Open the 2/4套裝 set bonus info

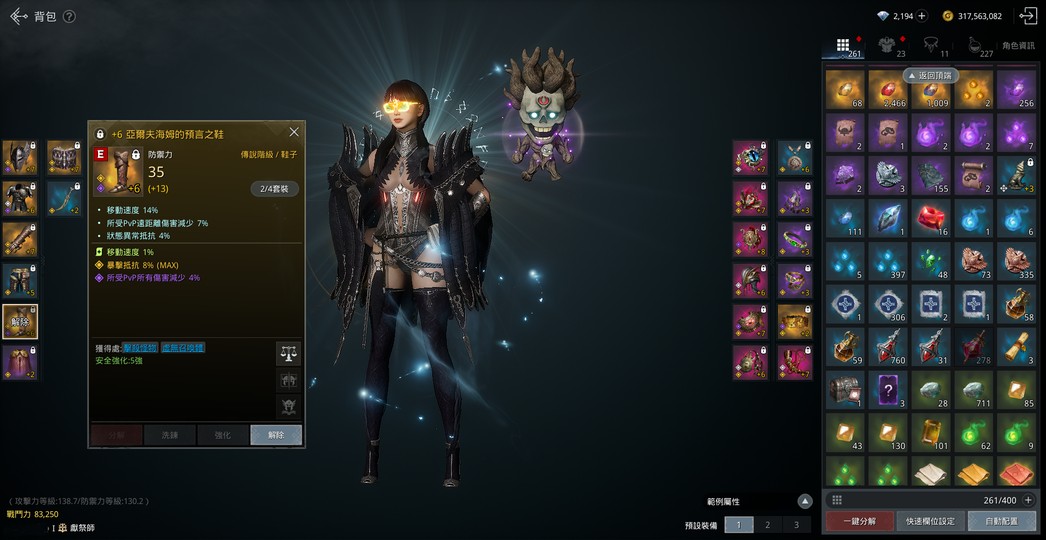point(274,188)
